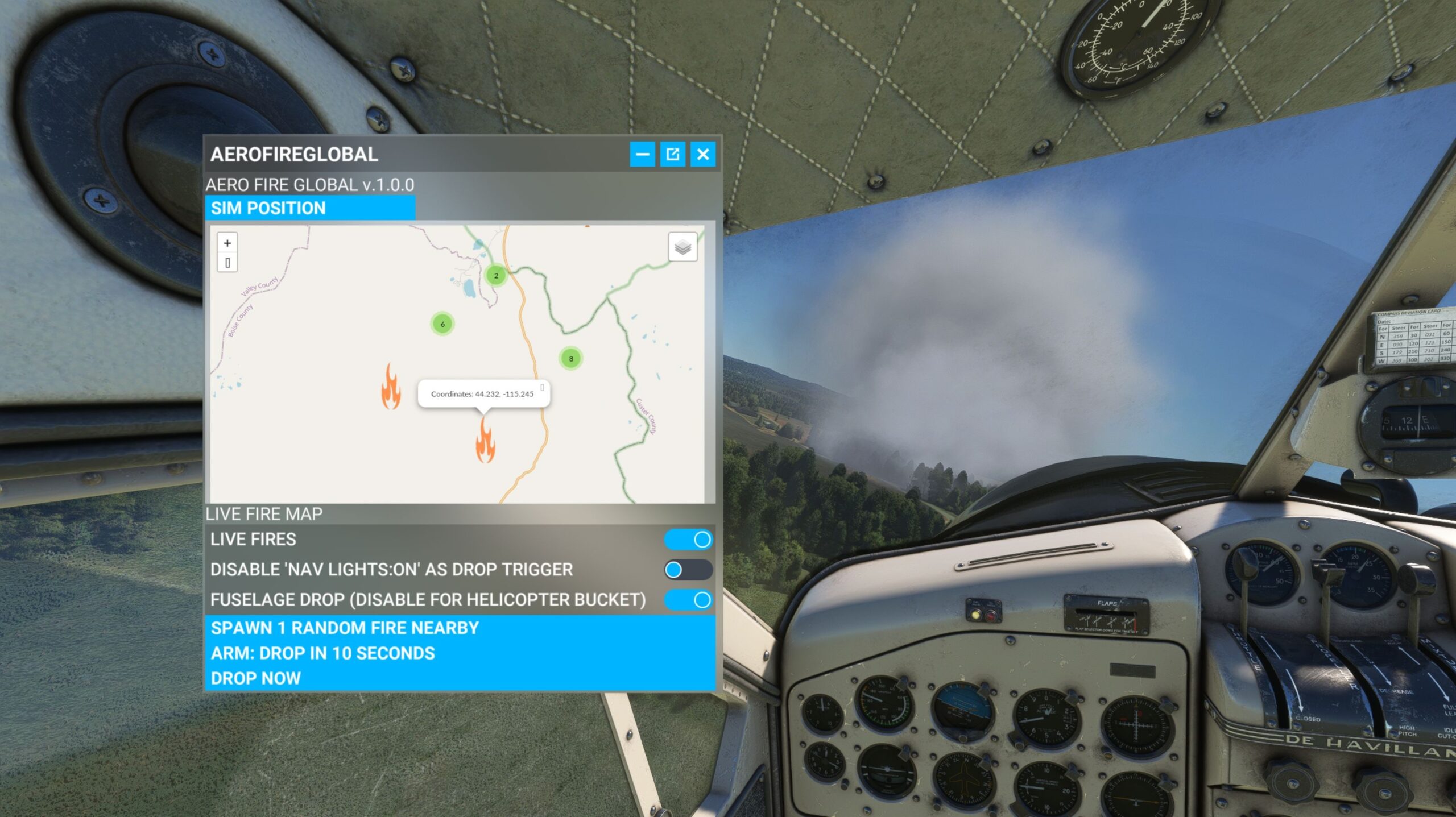1456x817 pixels.
Task: Select the fire cluster marker labeled 6
Action: [442, 324]
